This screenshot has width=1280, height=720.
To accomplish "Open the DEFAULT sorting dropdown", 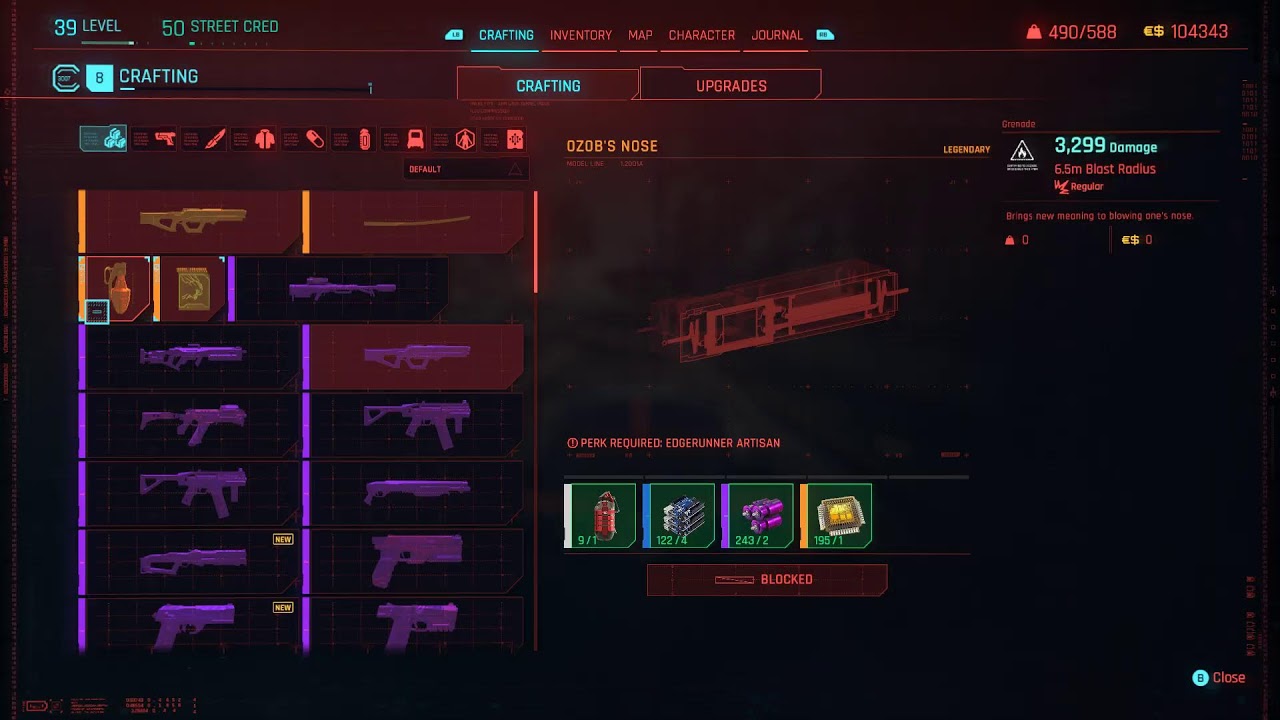I will click(465, 169).
